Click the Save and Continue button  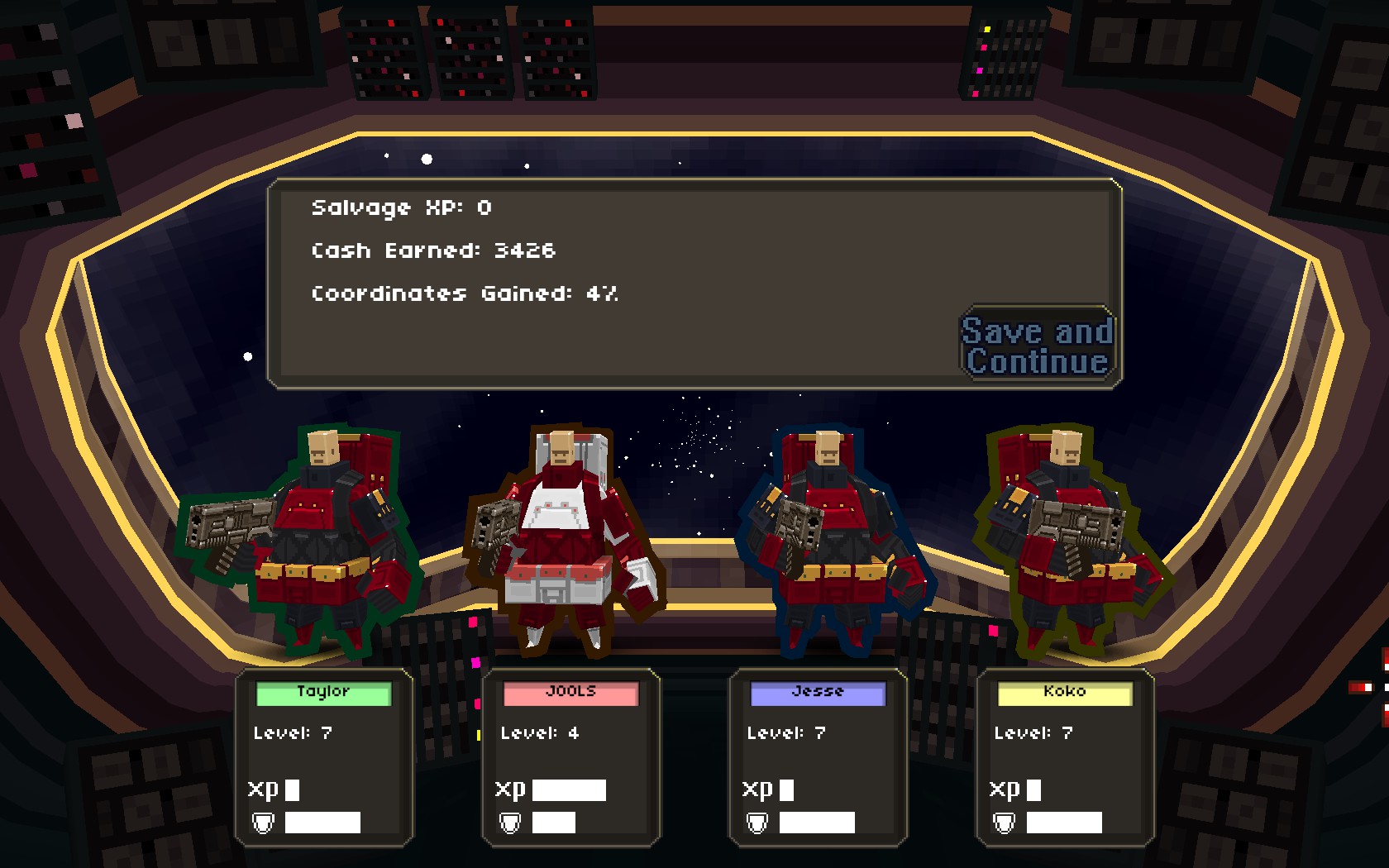click(x=1038, y=346)
